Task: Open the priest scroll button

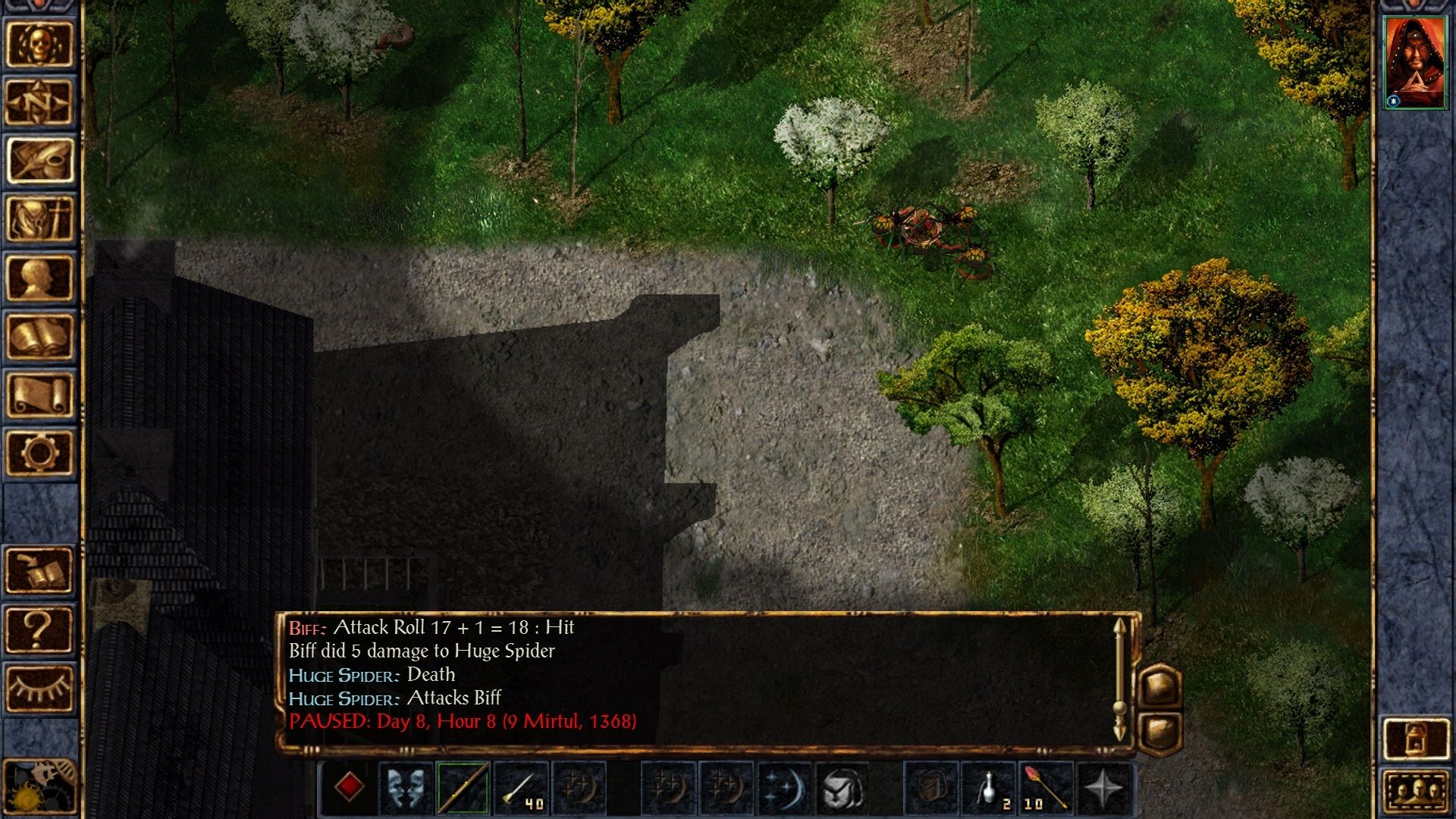Action: pyautogui.click(x=39, y=394)
